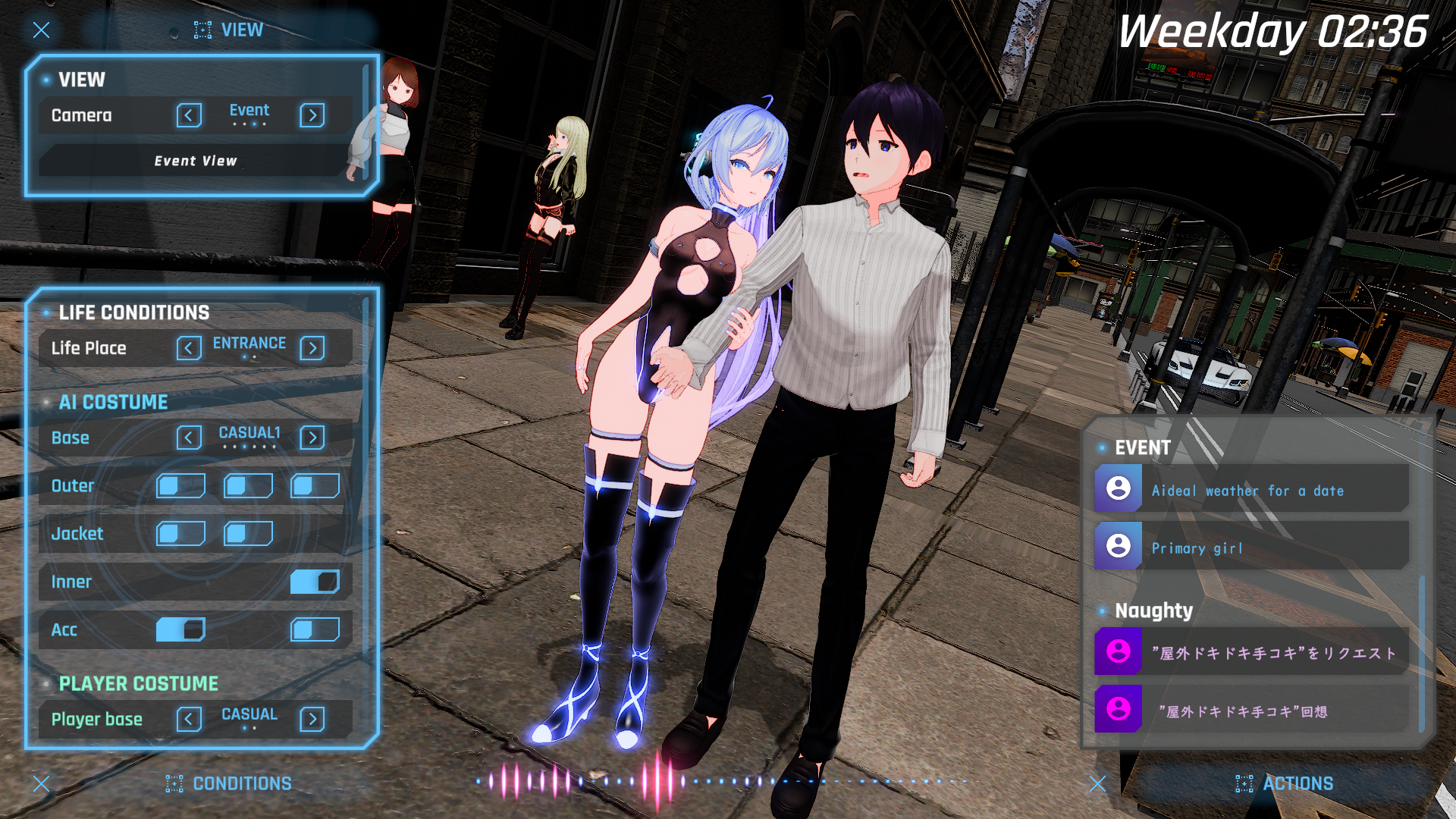Open the ACTIONS tab
The image size is (1456, 819).
pyautogui.click(x=1285, y=783)
